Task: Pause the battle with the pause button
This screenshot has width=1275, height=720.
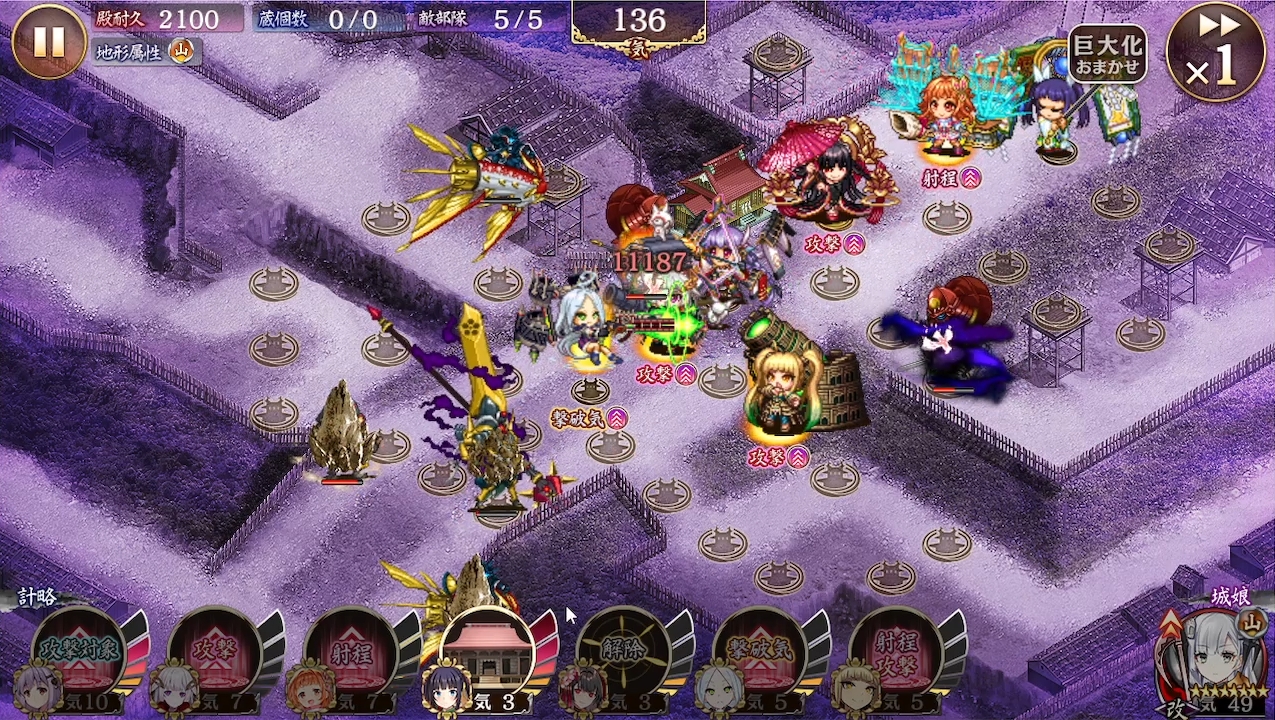Action: [49, 42]
